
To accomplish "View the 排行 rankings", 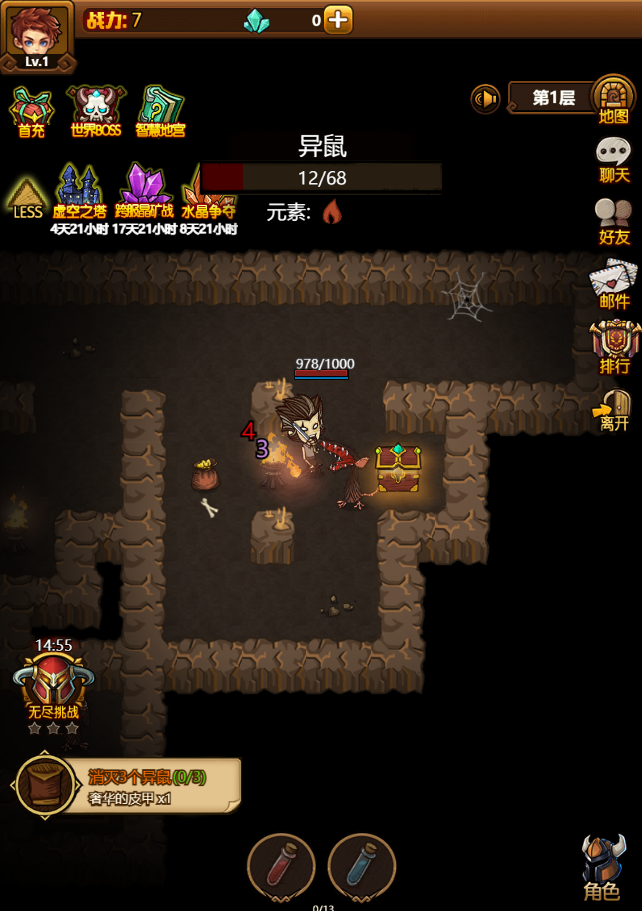I will [x=614, y=347].
